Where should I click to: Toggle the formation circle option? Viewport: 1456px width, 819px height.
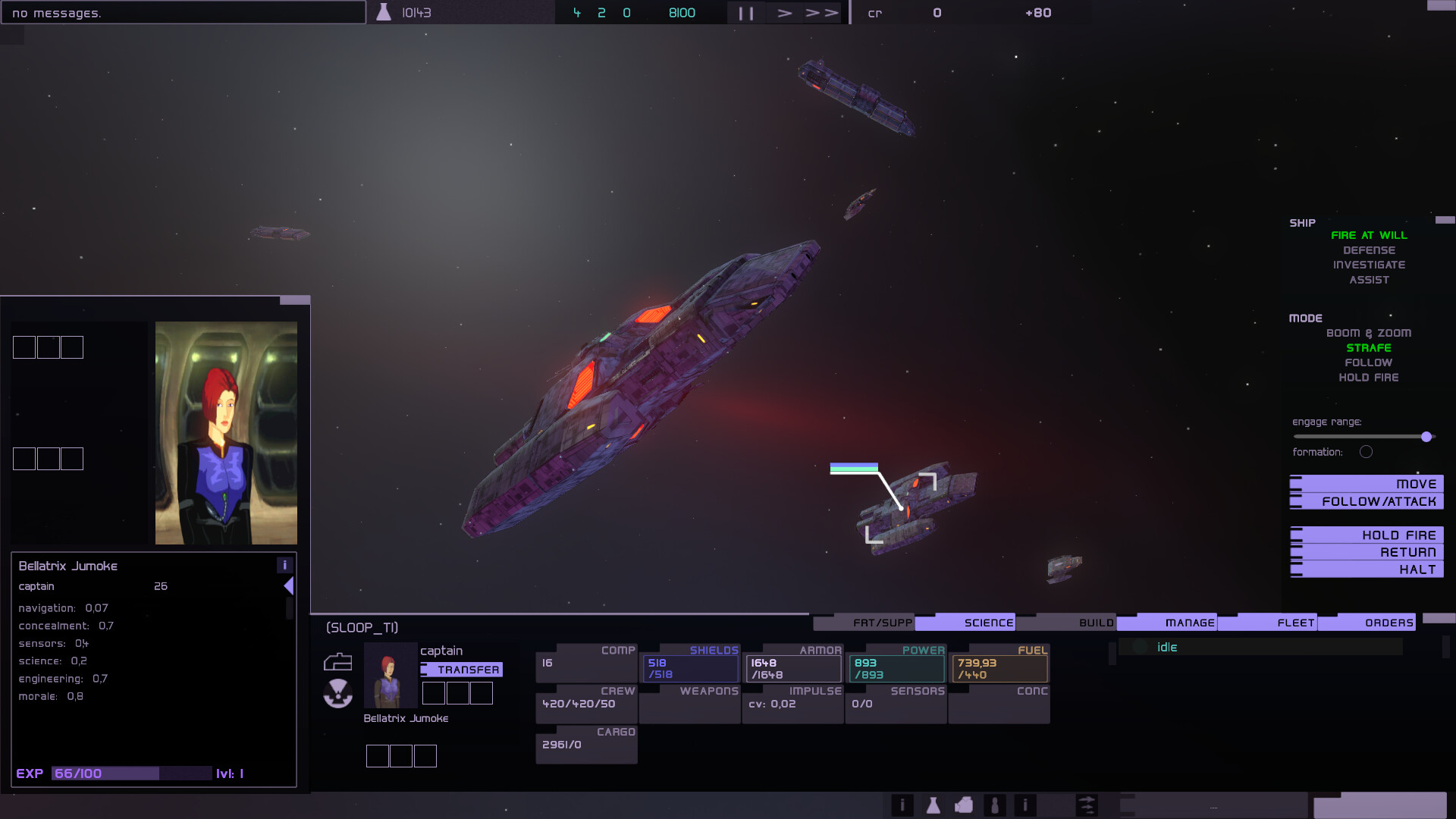point(1367,451)
